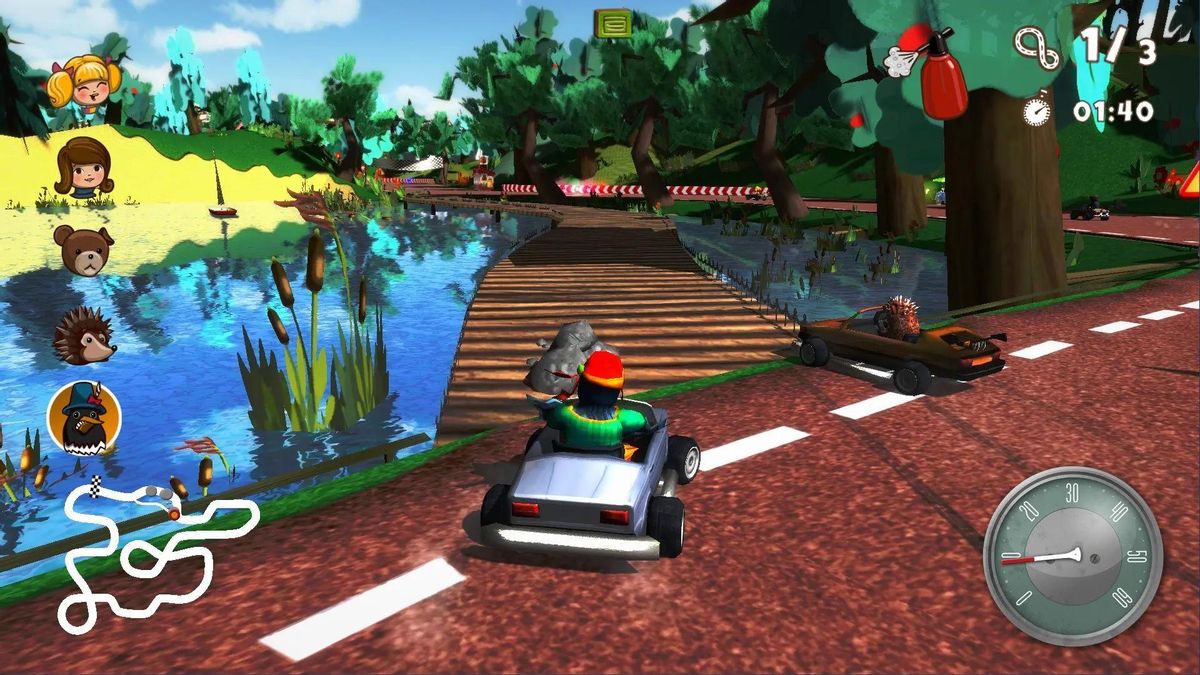This screenshot has width=1200, height=675.
Task: Select the hedgehog racer portrait
Action: [84, 336]
